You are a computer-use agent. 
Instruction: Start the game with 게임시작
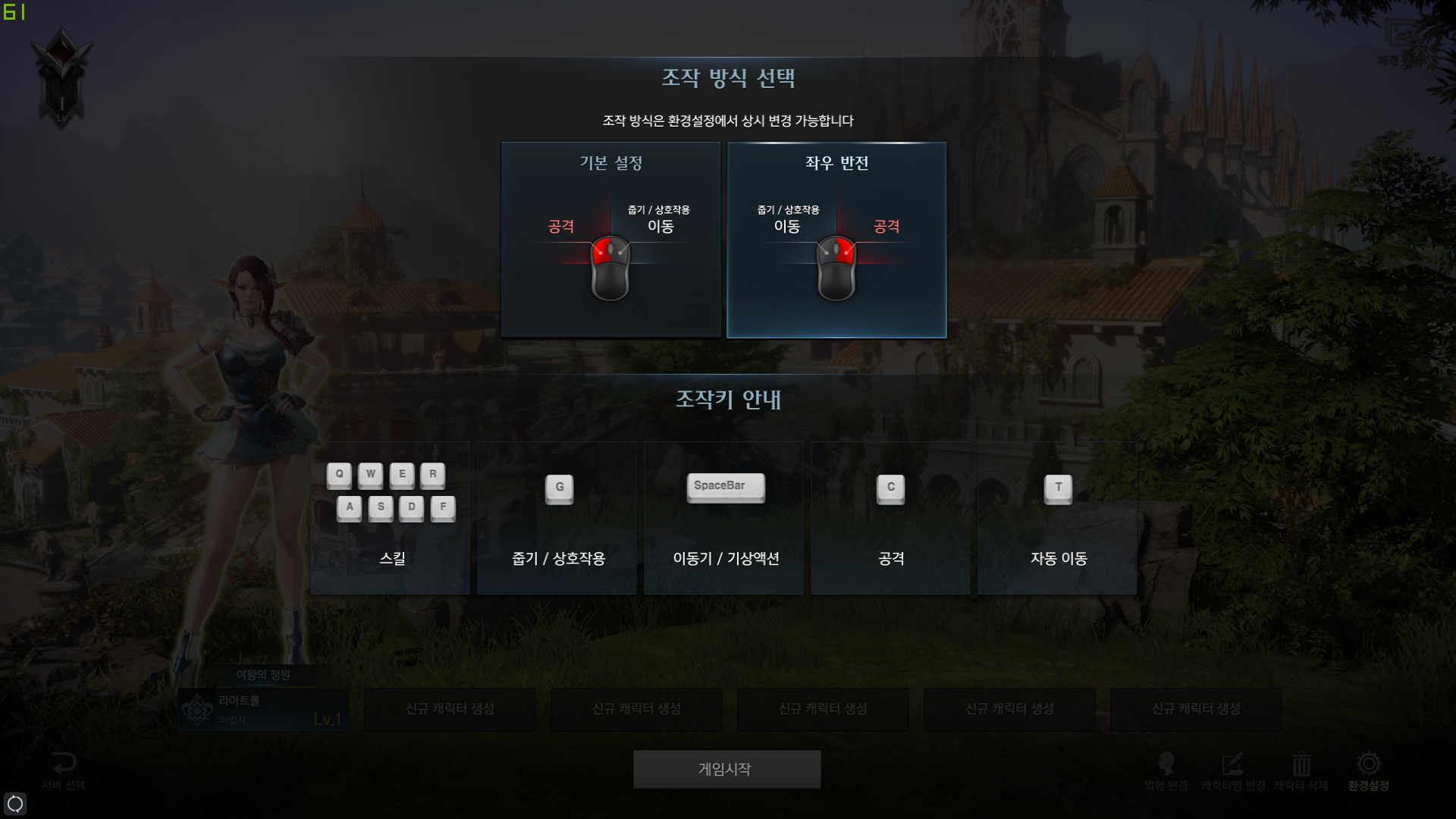point(726,769)
